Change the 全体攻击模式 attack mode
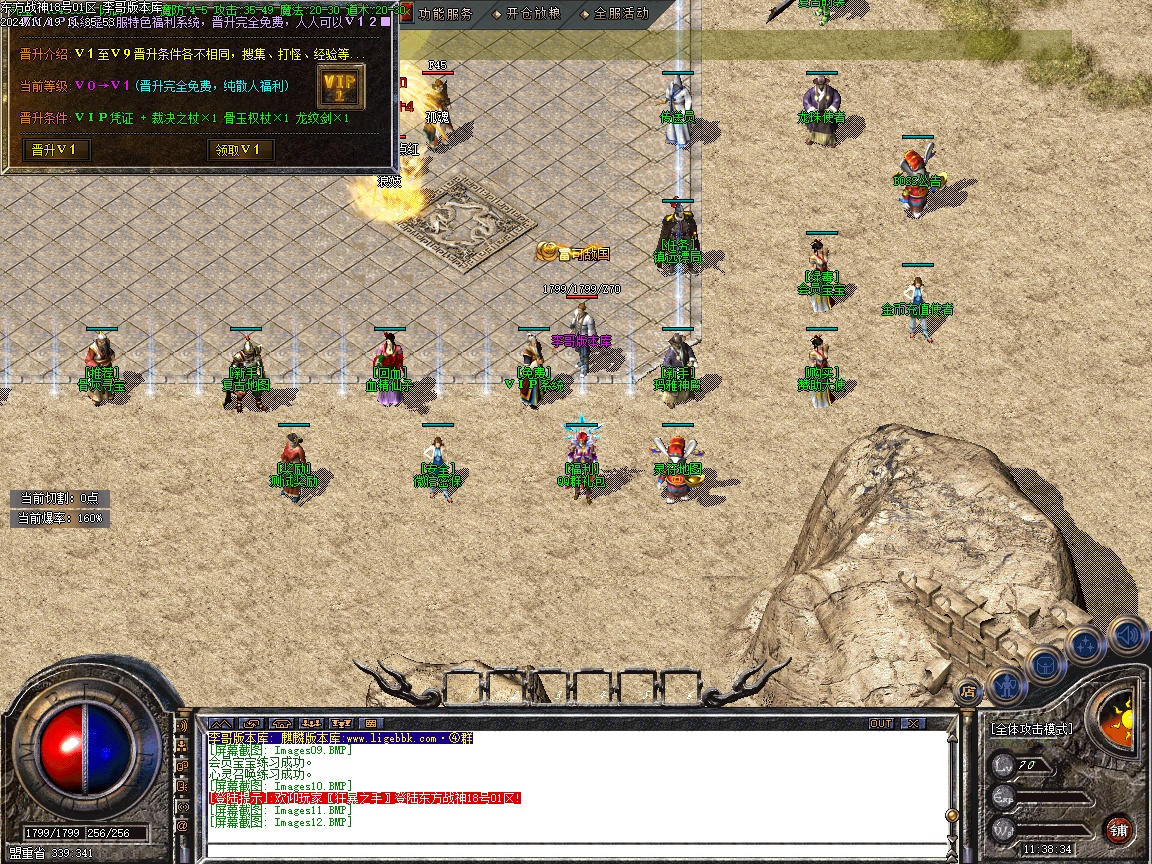1152x864 pixels. tap(1031, 729)
